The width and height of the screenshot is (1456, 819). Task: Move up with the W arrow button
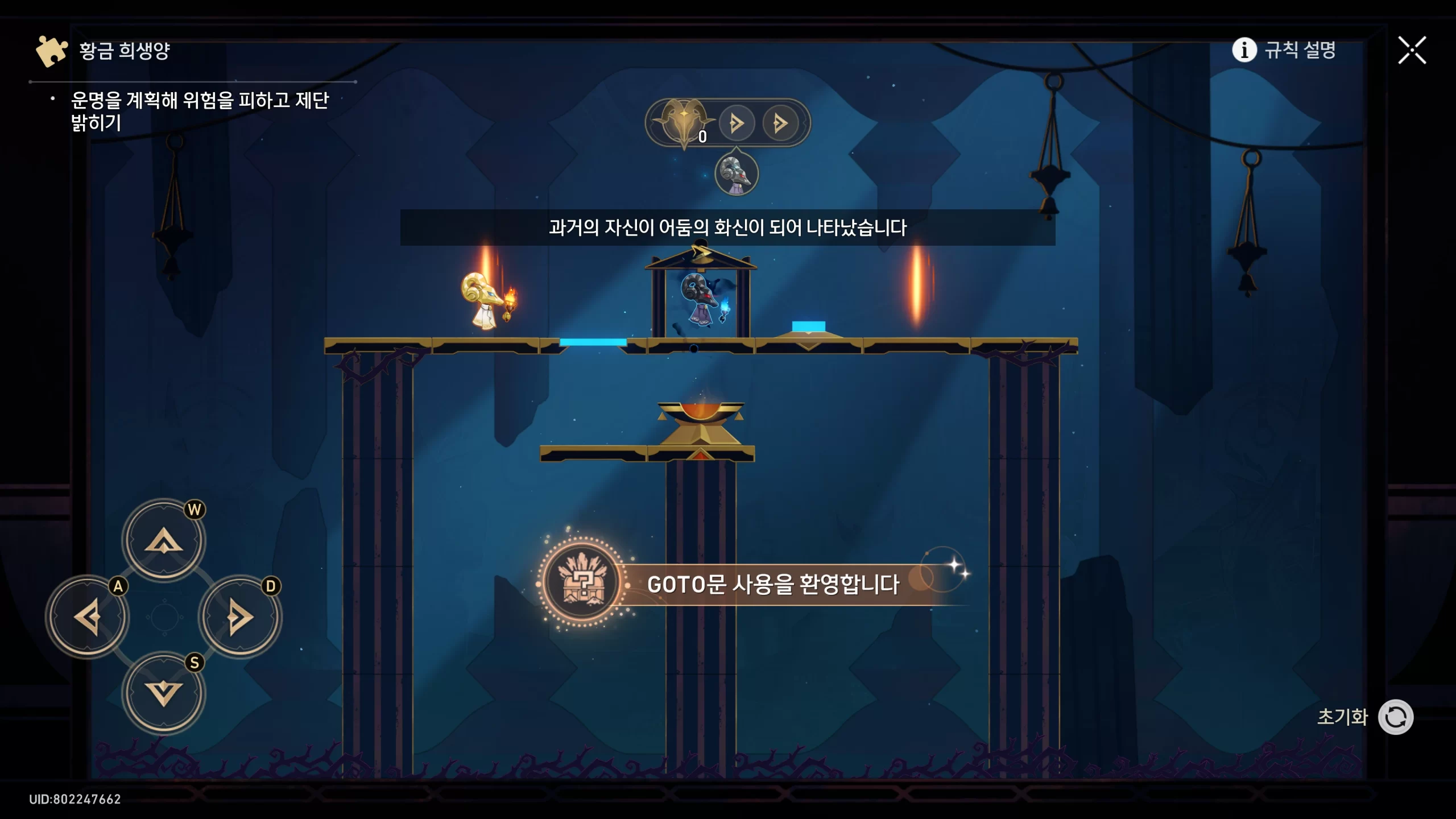click(164, 540)
